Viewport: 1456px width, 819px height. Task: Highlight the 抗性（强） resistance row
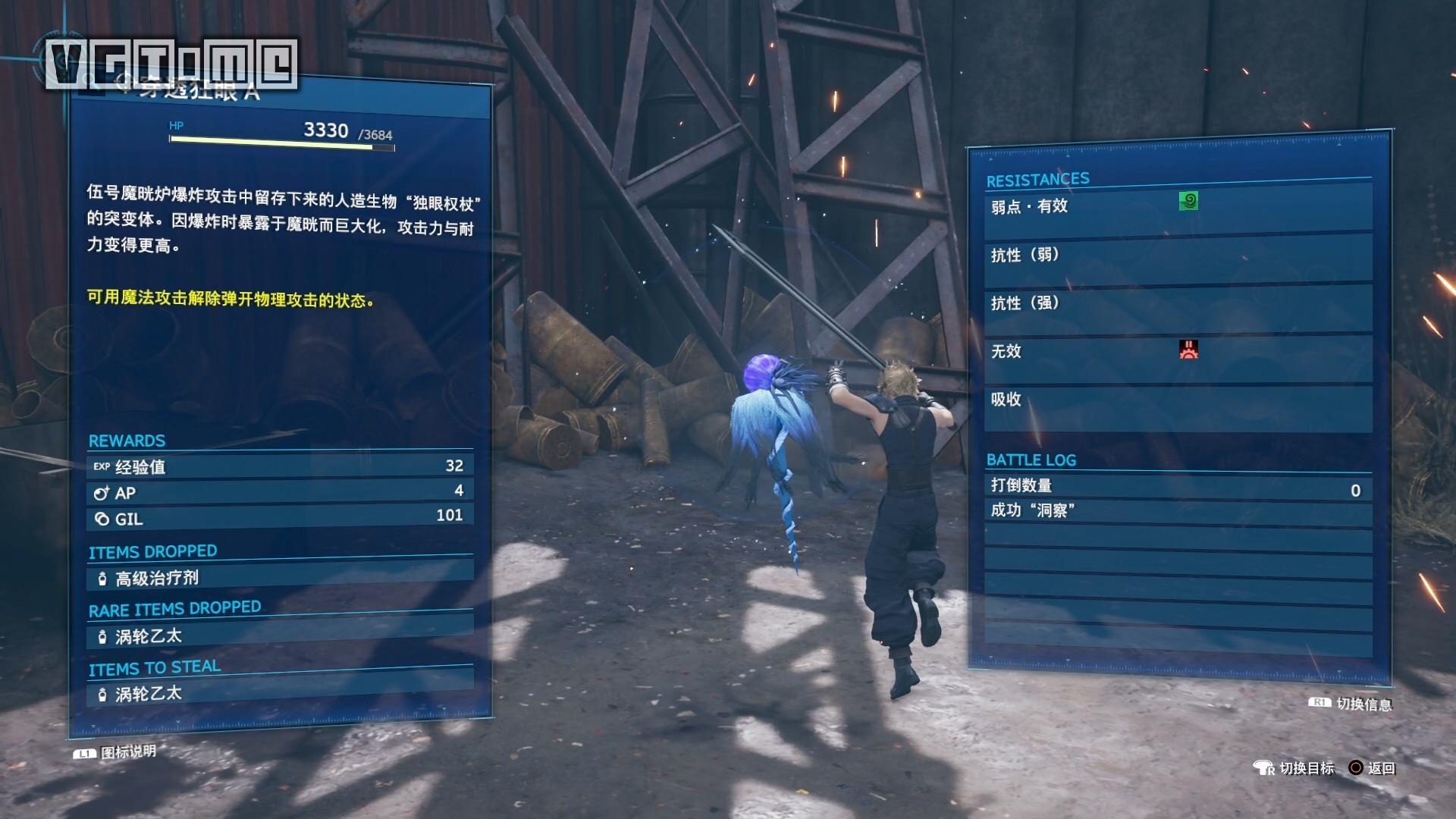pyautogui.click(x=1177, y=303)
